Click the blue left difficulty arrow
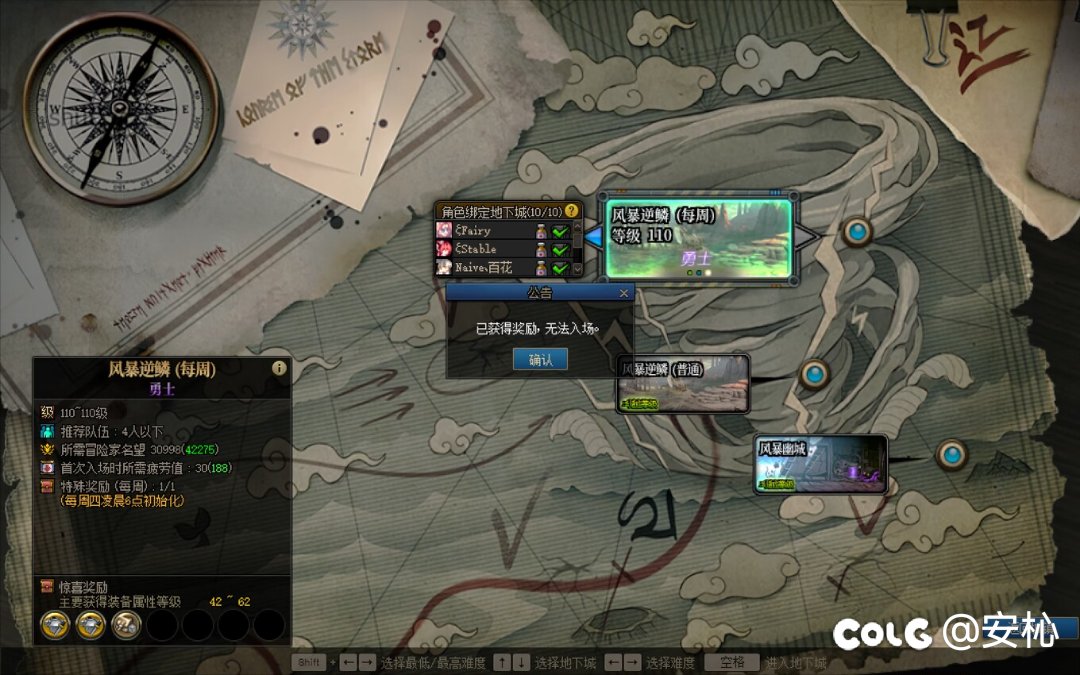This screenshot has height=675, width=1080. point(594,237)
